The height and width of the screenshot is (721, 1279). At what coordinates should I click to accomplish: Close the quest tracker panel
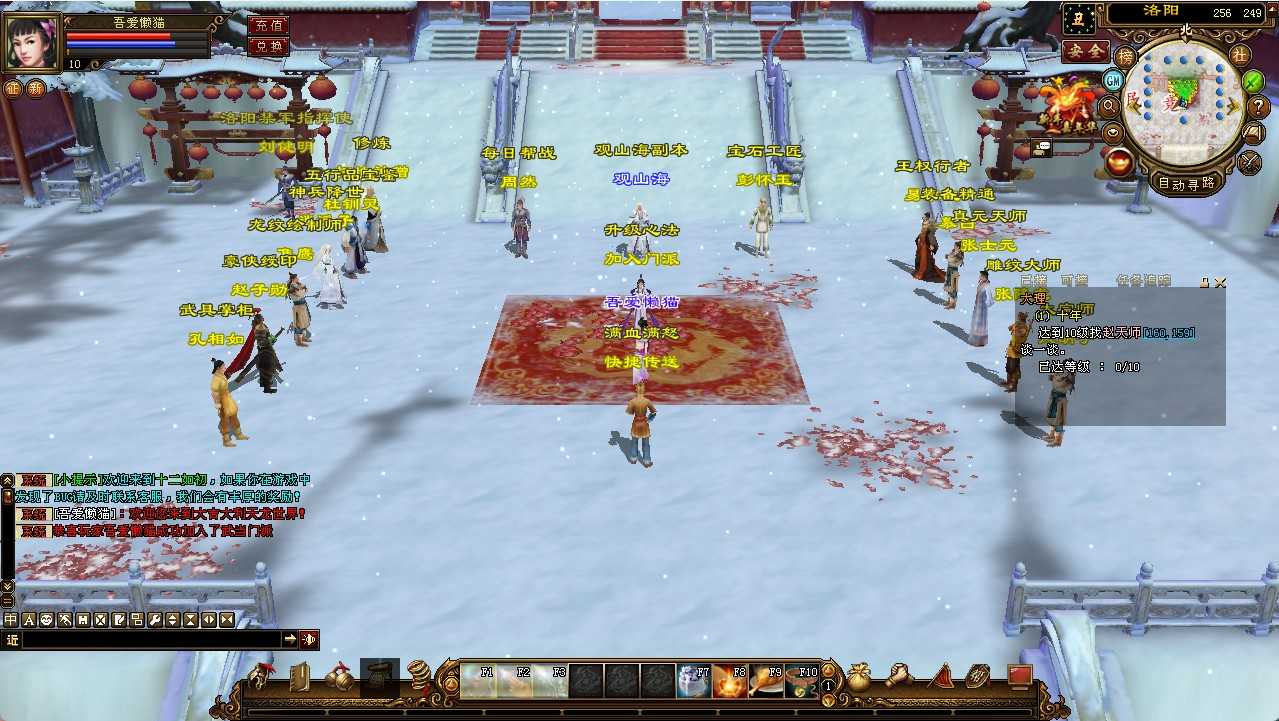pyautogui.click(x=1219, y=283)
